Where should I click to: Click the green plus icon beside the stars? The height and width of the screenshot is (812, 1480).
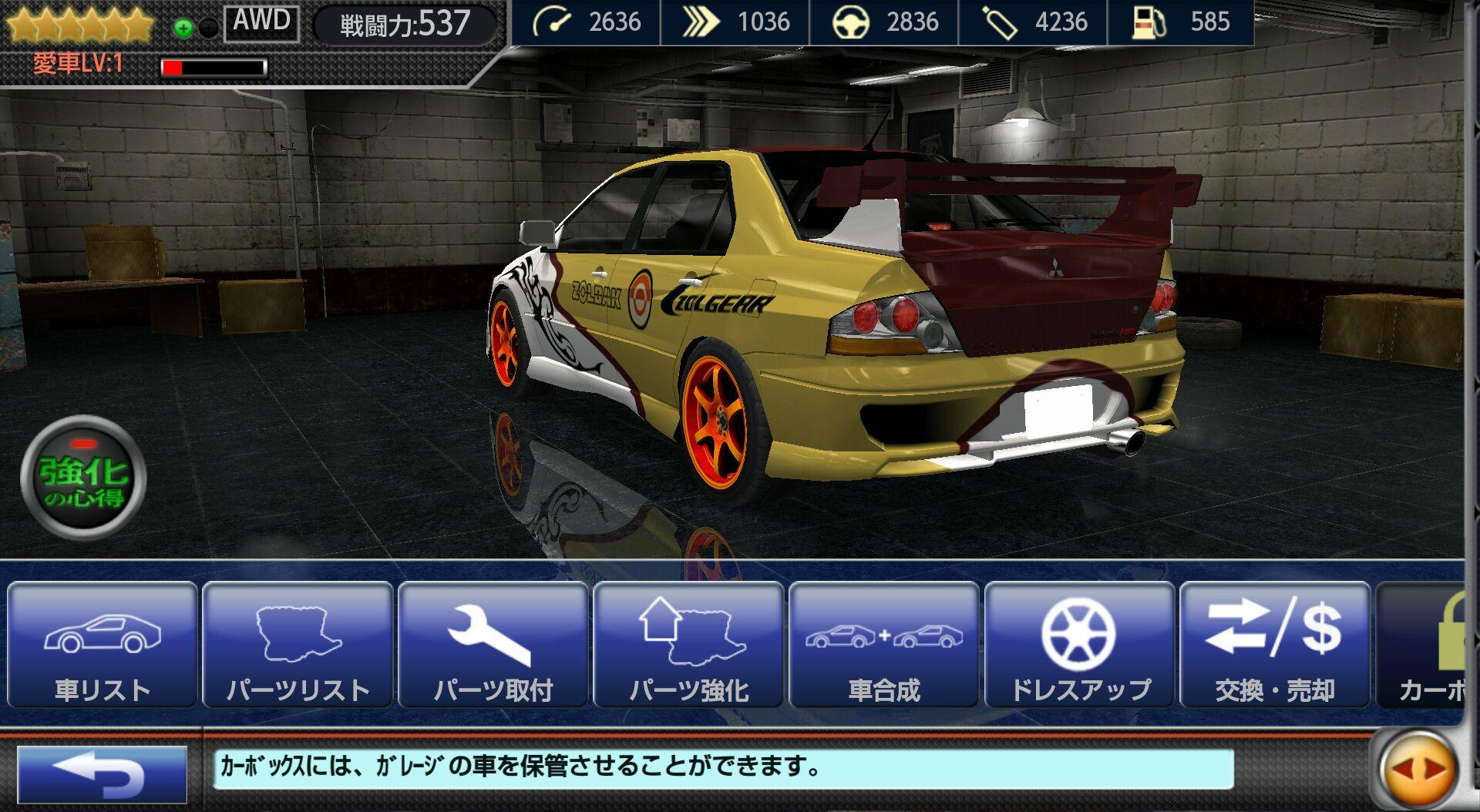point(183,29)
